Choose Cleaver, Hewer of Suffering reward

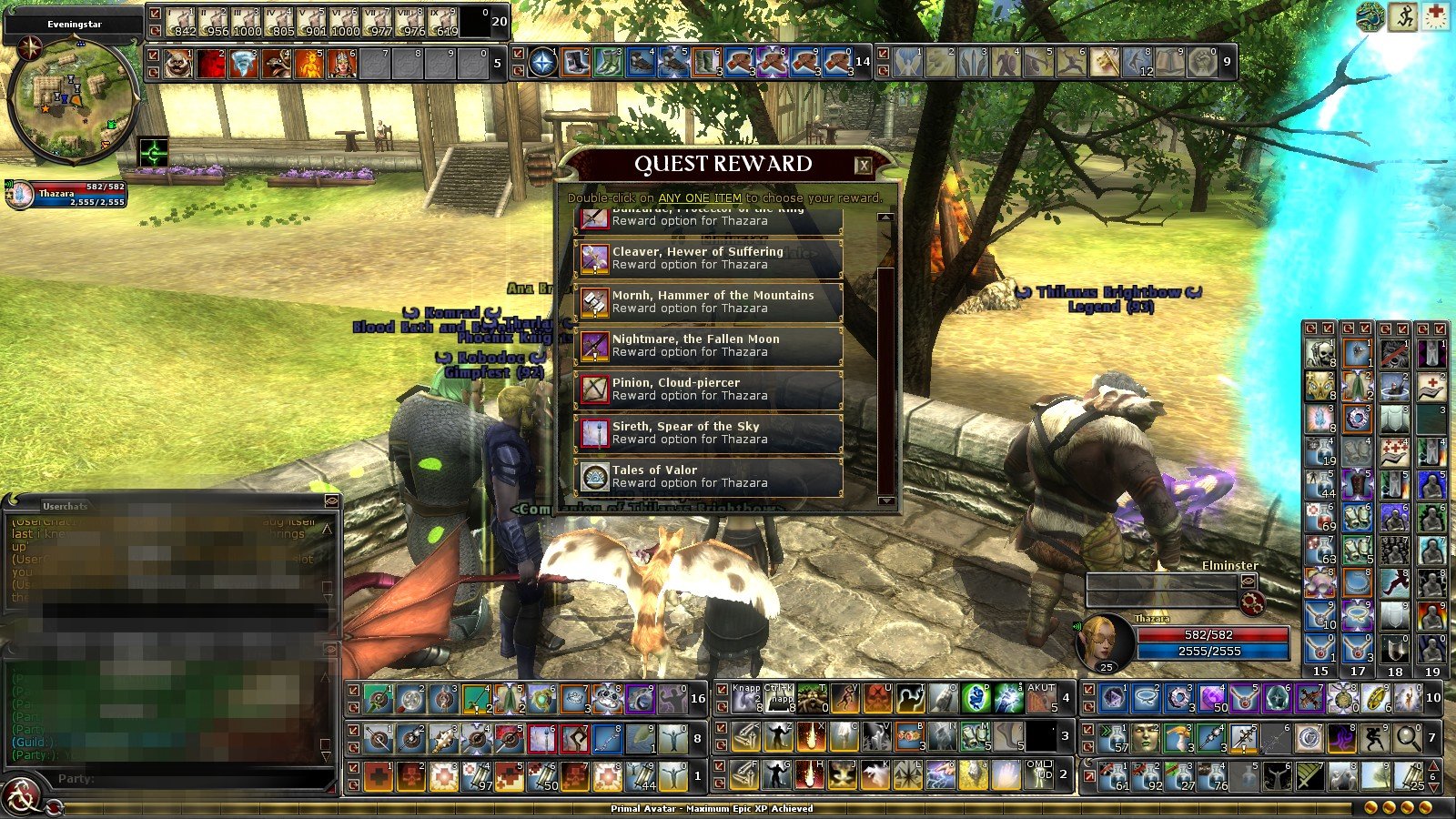click(708, 258)
